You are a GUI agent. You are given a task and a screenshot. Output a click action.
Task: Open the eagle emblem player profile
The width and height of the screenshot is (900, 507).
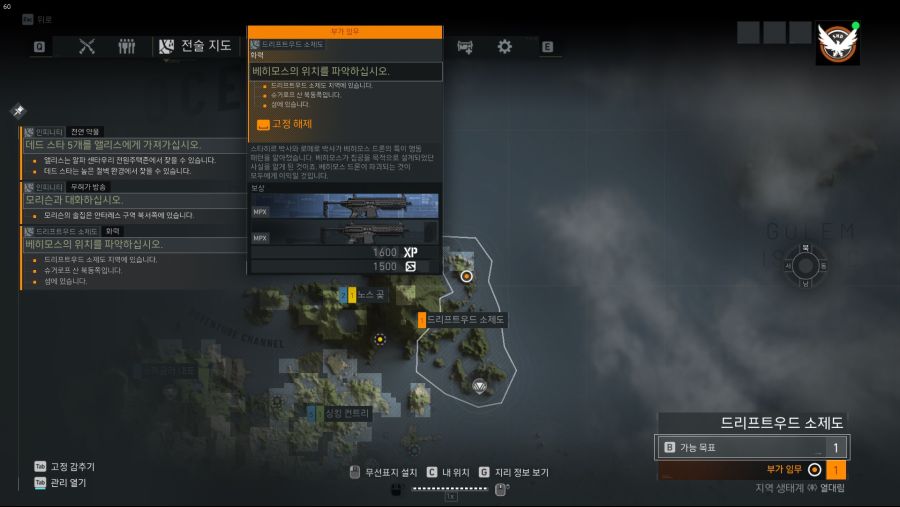click(837, 44)
